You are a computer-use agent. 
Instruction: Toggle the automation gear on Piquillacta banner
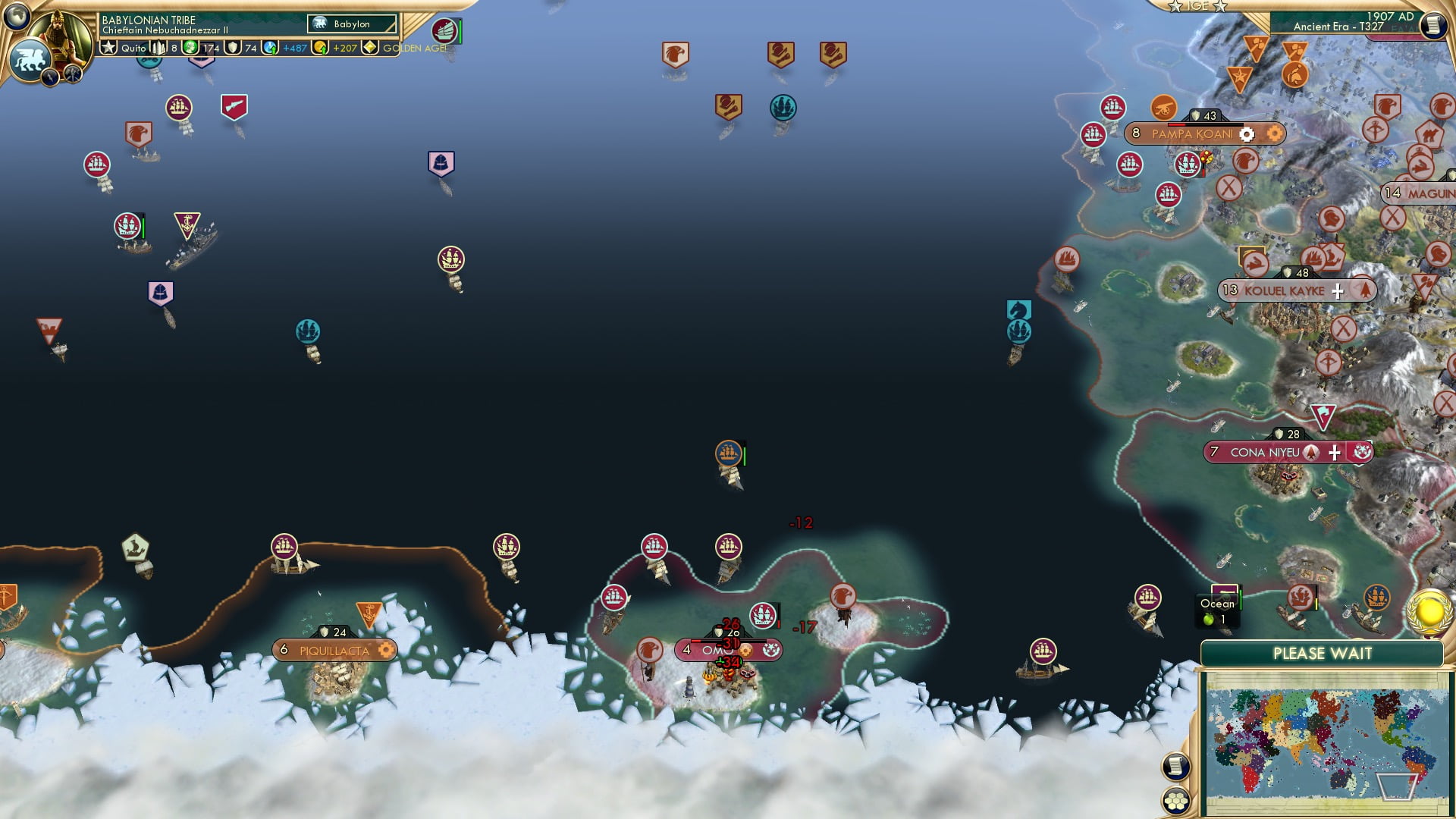[387, 650]
